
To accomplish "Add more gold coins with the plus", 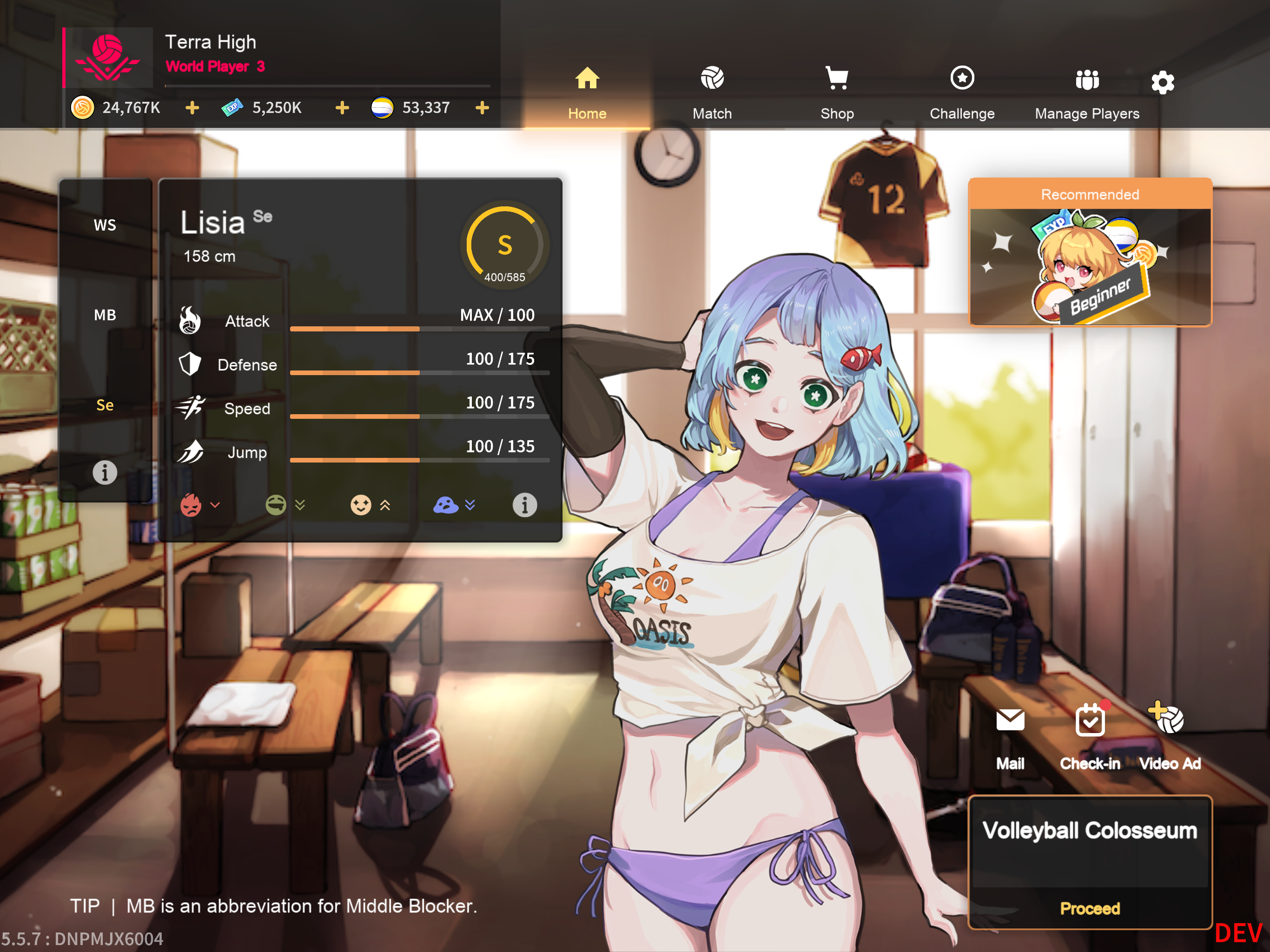I will click(192, 108).
